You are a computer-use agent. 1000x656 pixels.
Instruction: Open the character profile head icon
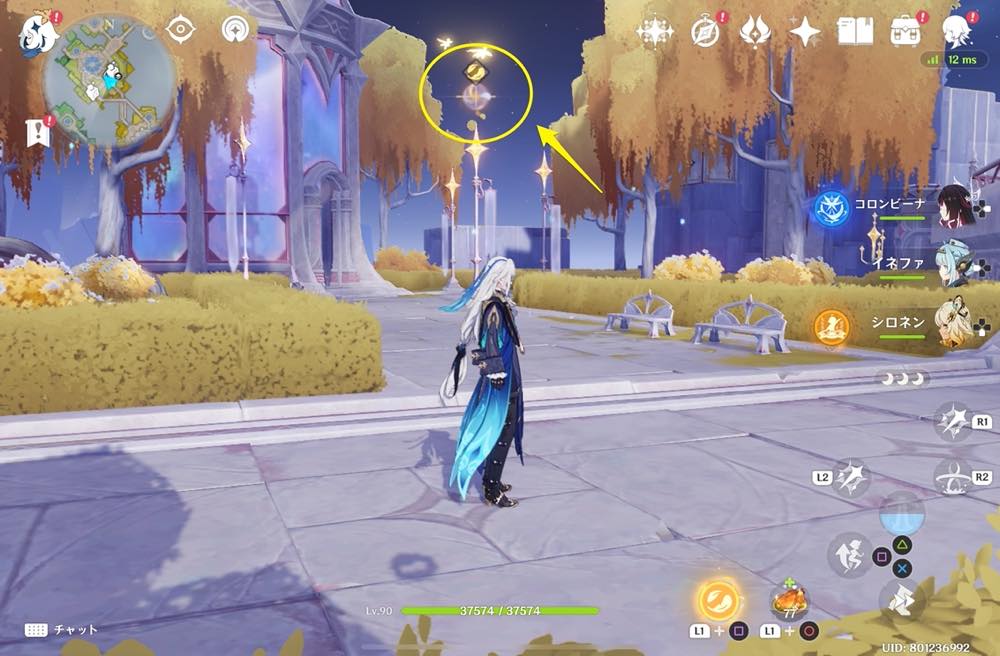coord(958,32)
